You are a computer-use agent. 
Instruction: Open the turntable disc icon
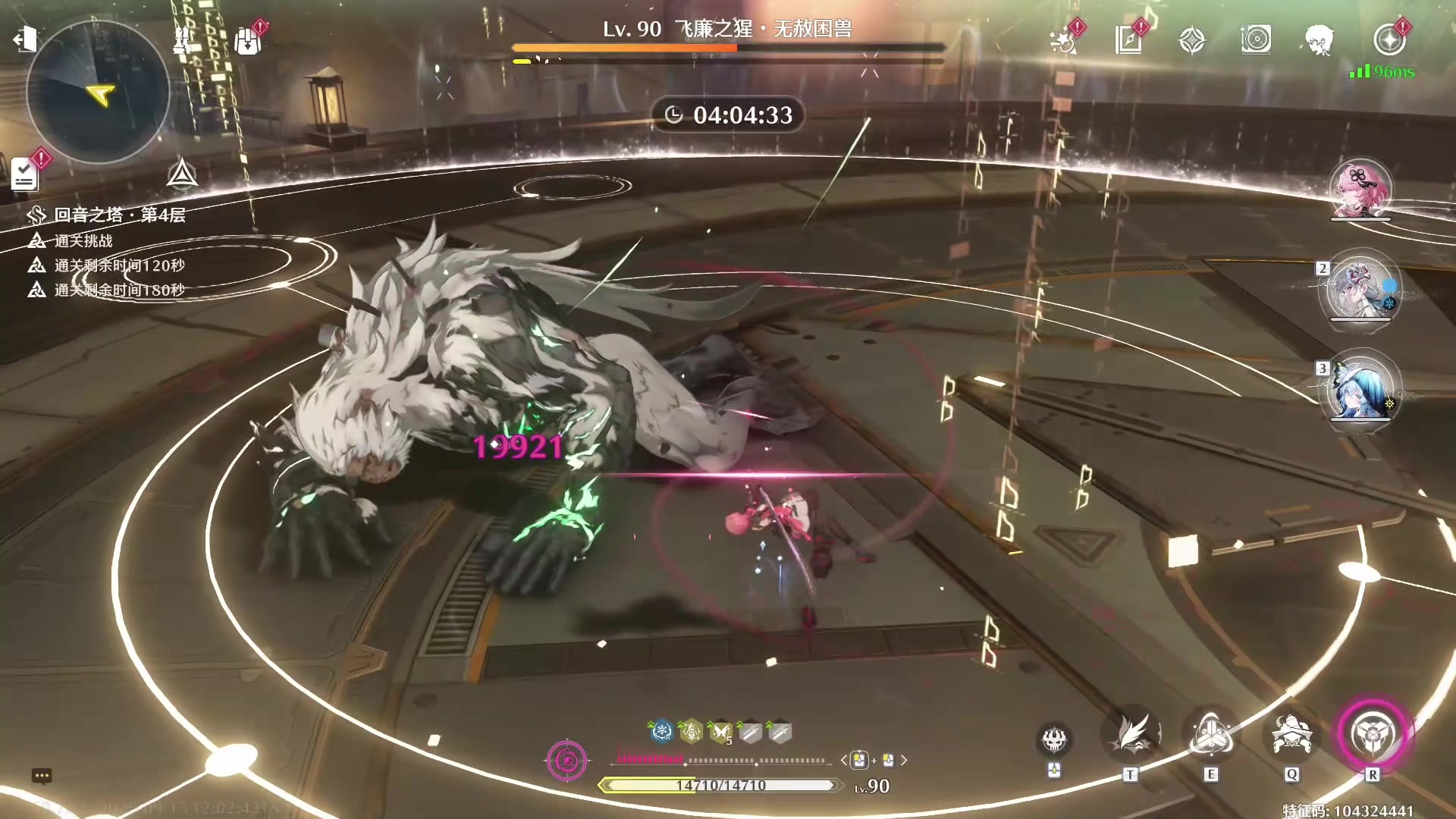(1256, 39)
